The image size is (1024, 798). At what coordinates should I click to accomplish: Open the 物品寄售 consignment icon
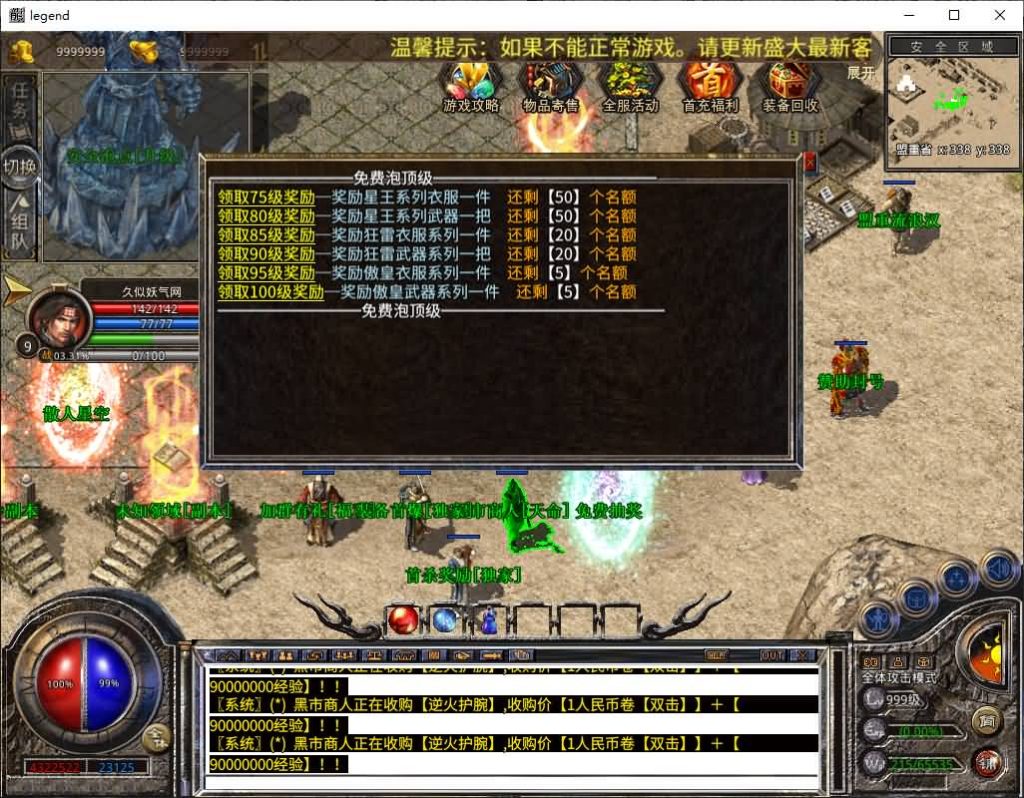point(551,86)
